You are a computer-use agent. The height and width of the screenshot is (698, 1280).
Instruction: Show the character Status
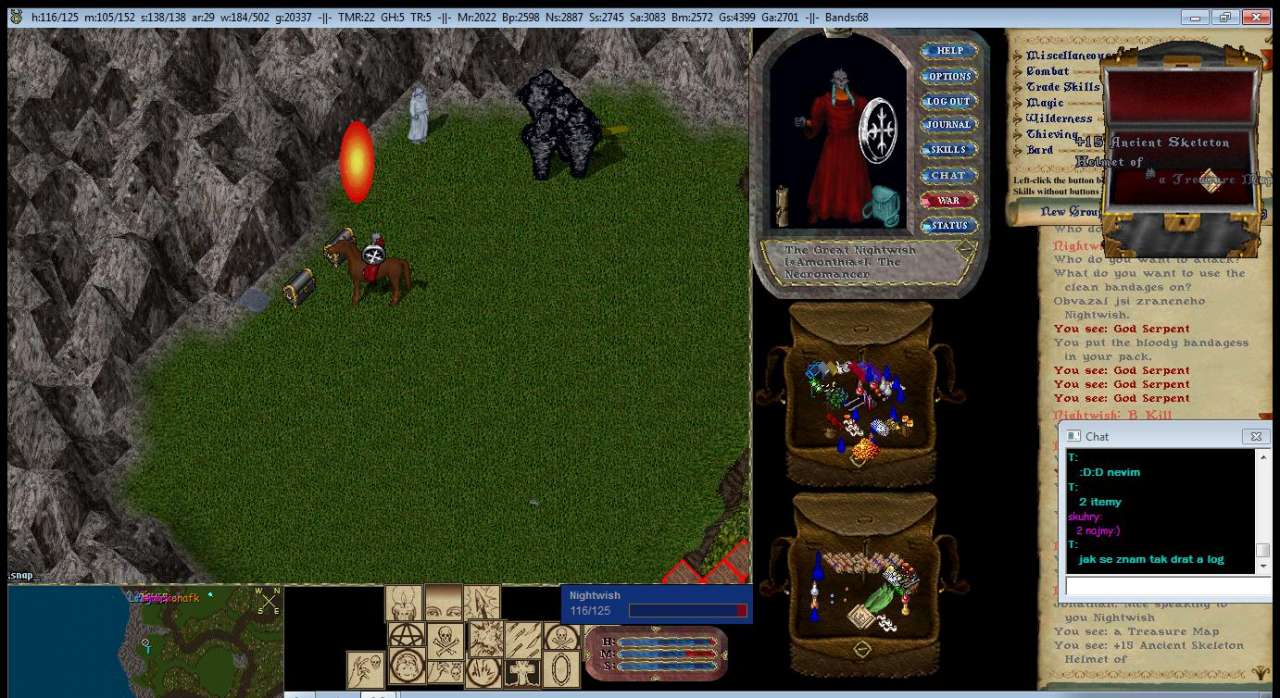(x=948, y=226)
